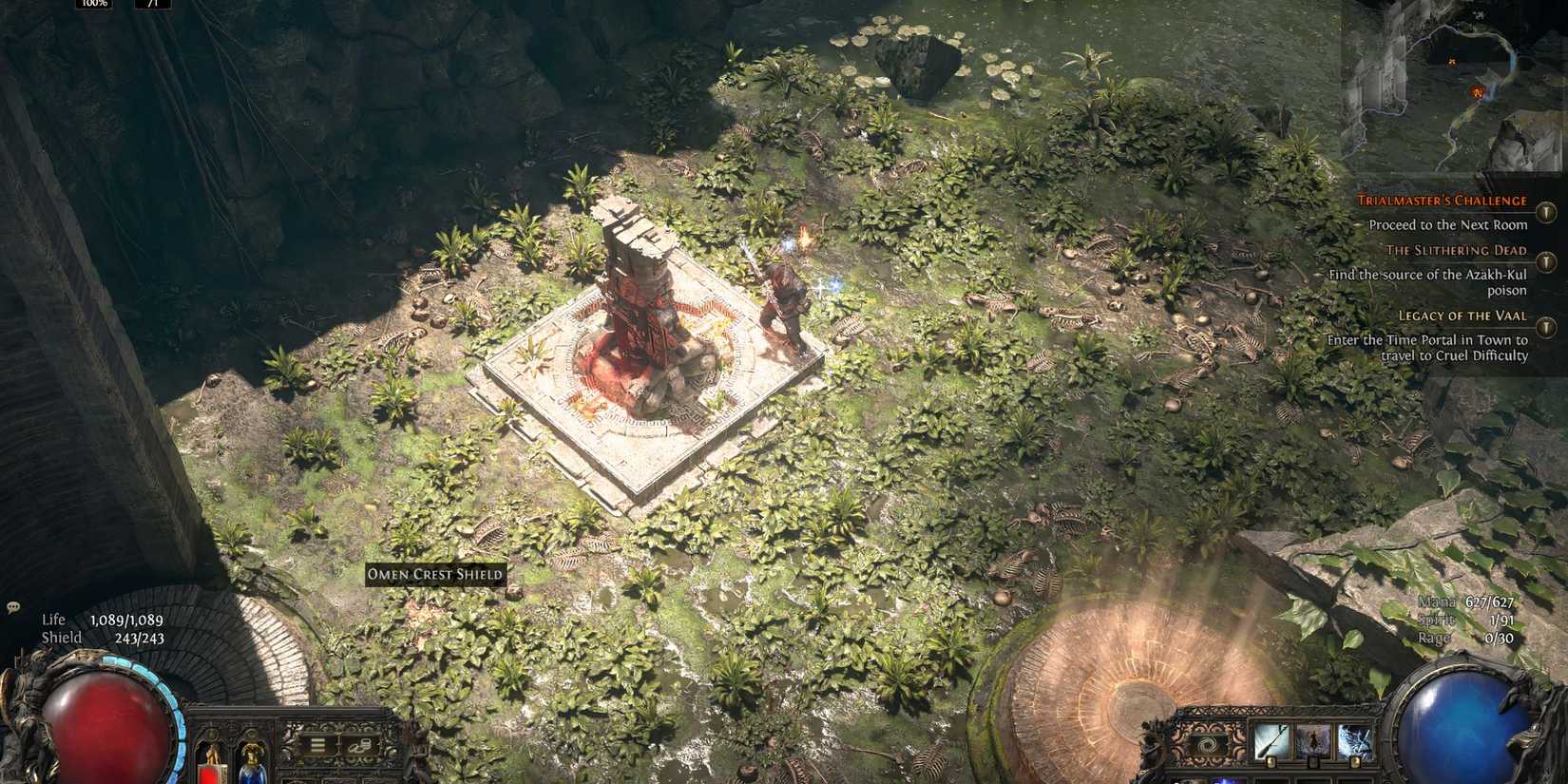The image size is (1568, 784).
Task: Pick up the Omen Crest Shield
Action: click(433, 575)
